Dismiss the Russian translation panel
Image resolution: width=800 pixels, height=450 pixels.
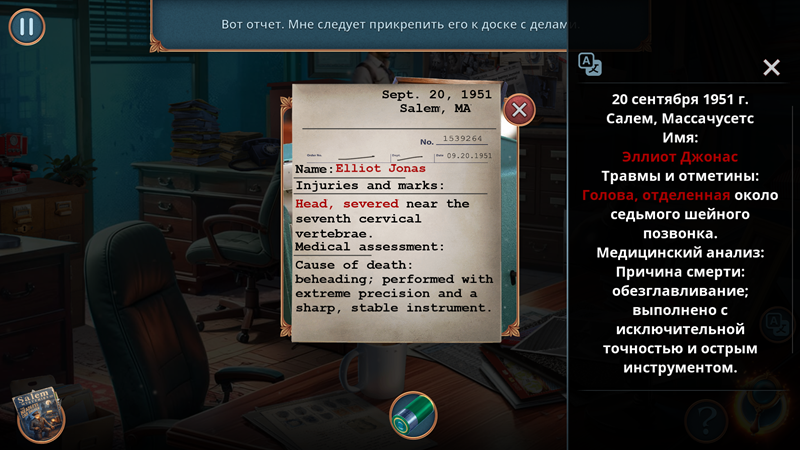coord(771,67)
